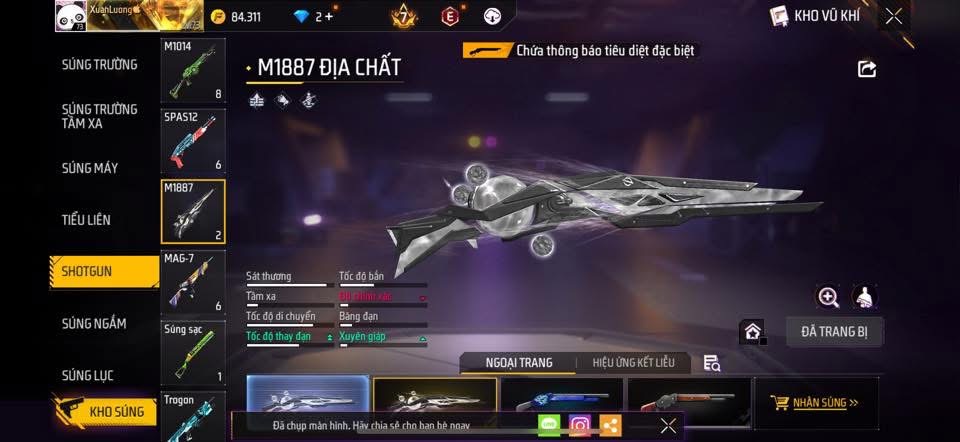This screenshot has width=960, height=442.
Task: Select the SÚNG MÁY category
Action: (x=90, y=168)
